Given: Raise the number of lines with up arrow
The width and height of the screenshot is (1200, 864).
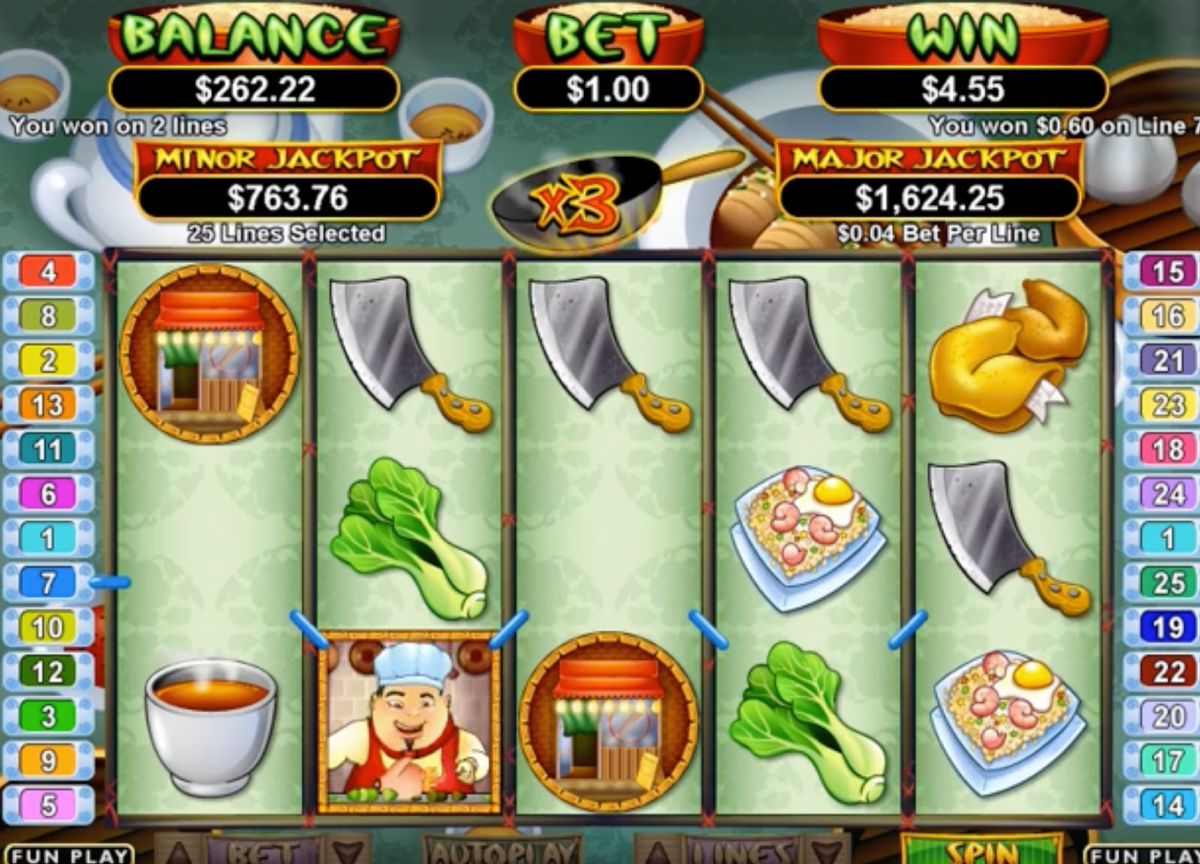Looking at the screenshot, I should point(655,851).
